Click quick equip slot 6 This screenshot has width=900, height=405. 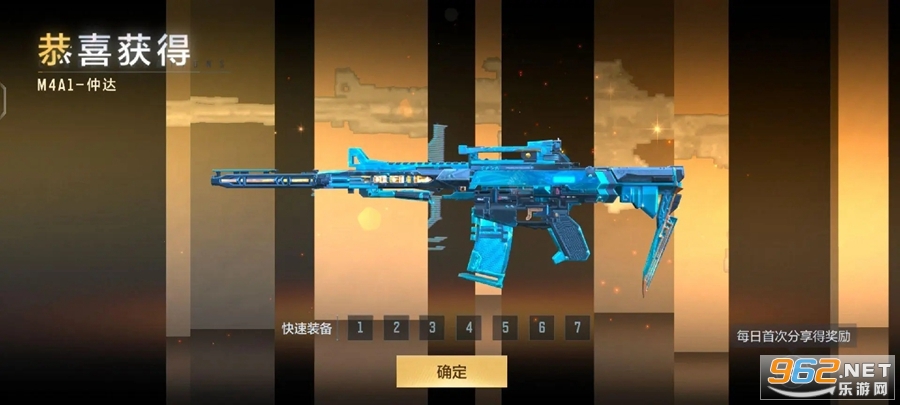[540, 327]
